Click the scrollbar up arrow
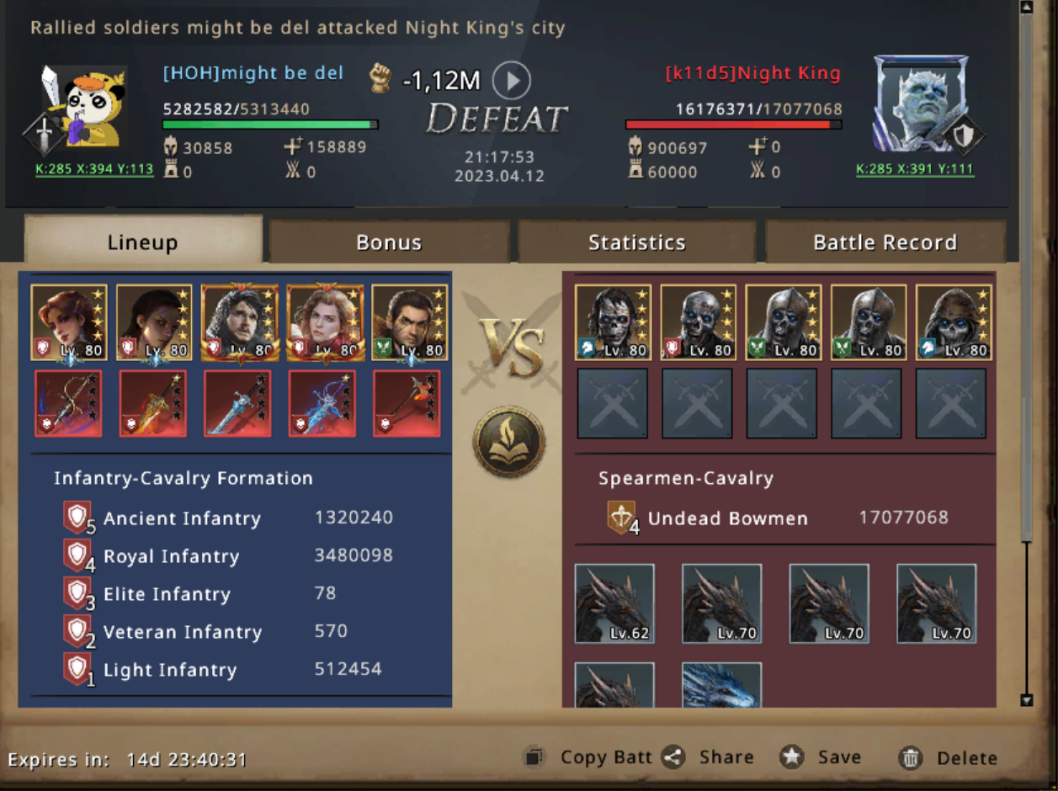Image resolution: width=1058 pixels, height=791 pixels. [1025, 8]
